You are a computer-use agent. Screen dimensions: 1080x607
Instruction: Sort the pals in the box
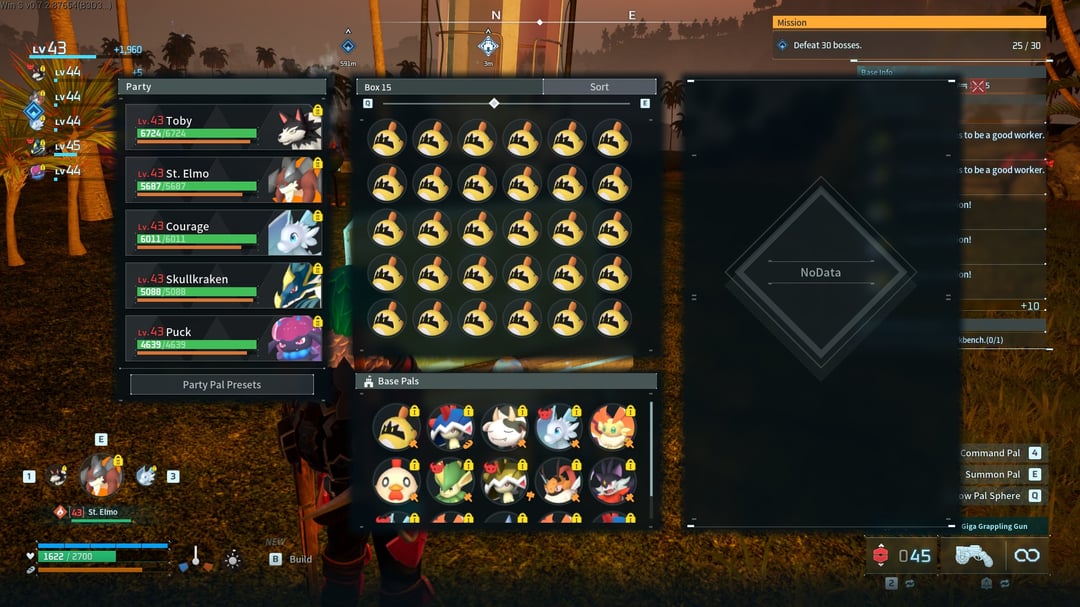tap(599, 87)
